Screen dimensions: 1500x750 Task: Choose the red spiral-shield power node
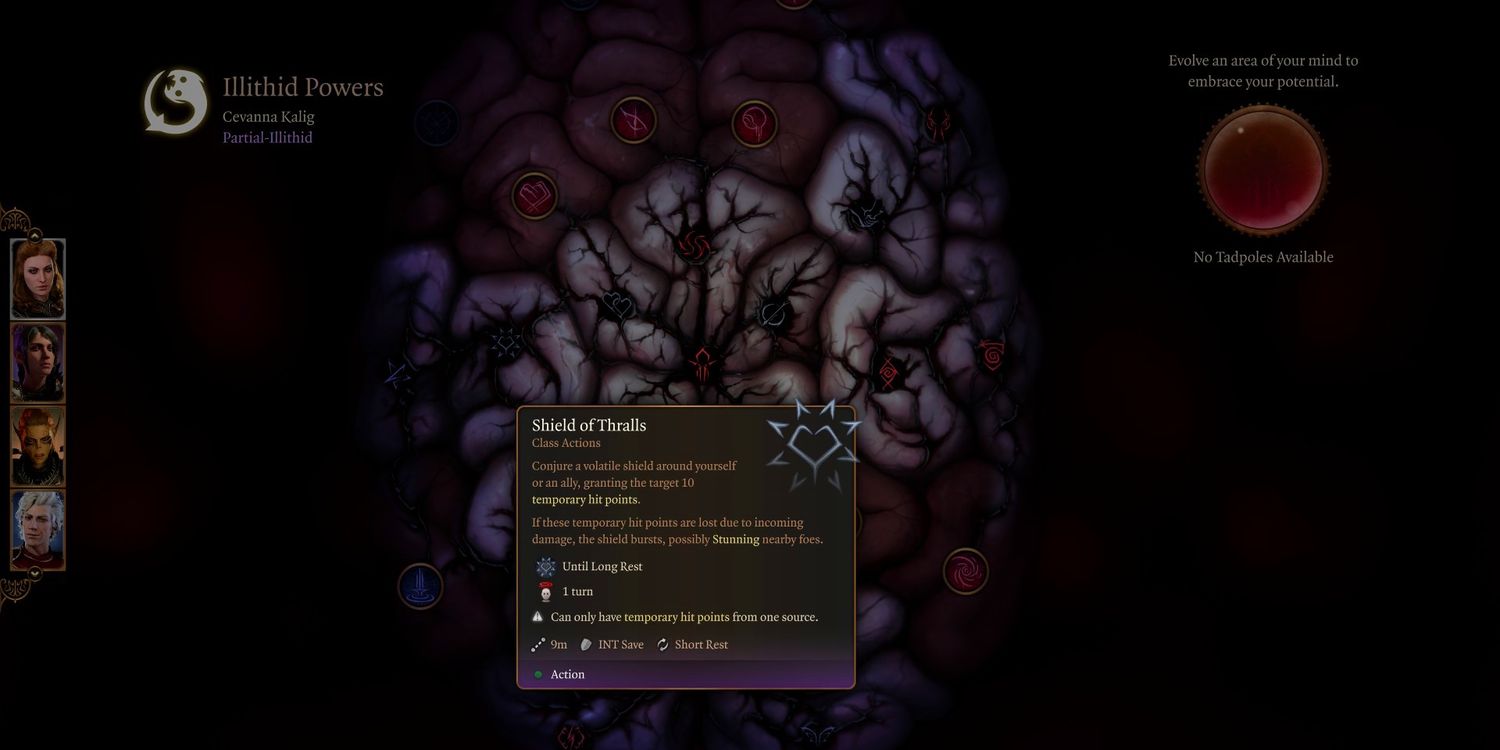tap(992, 354)
